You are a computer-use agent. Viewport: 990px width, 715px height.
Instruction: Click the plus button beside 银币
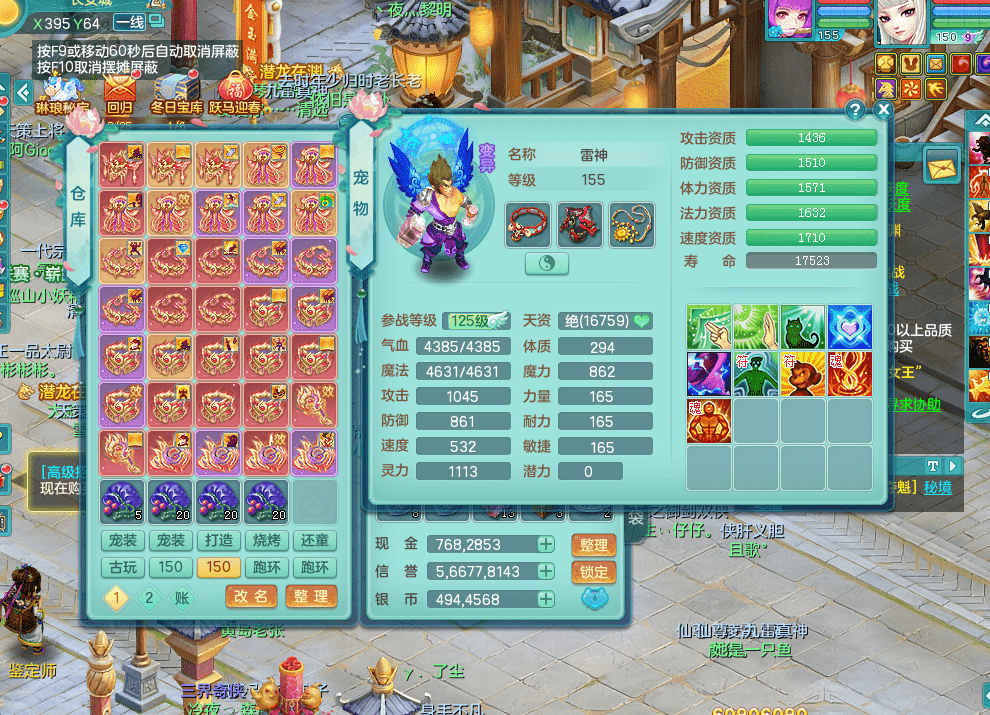(546, 599)
